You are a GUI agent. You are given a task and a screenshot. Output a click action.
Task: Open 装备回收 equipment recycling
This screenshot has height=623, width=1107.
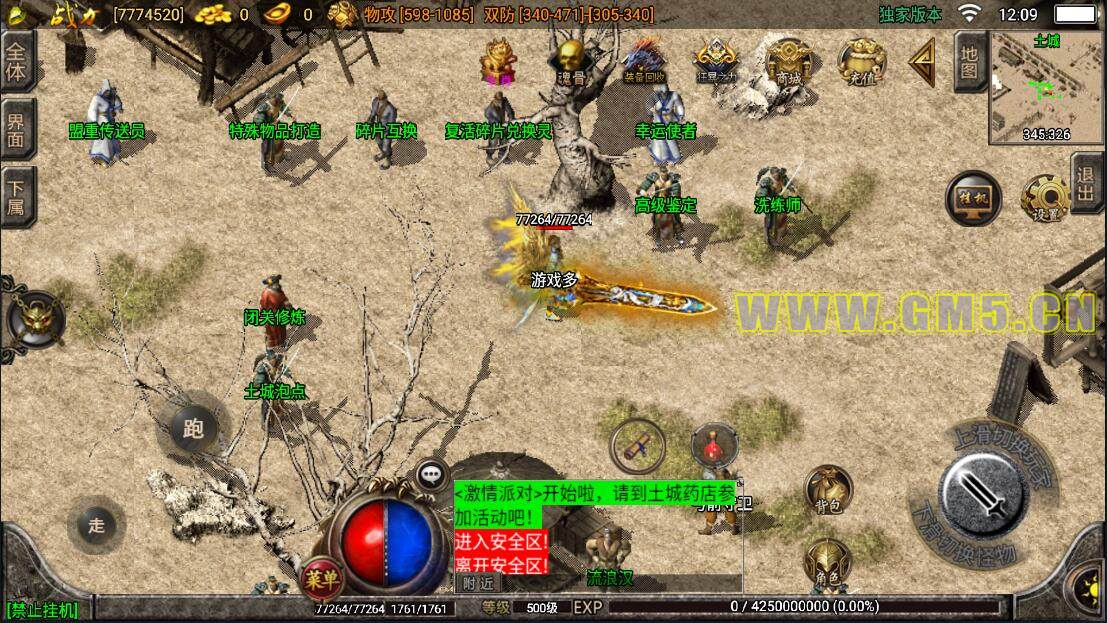643,60
